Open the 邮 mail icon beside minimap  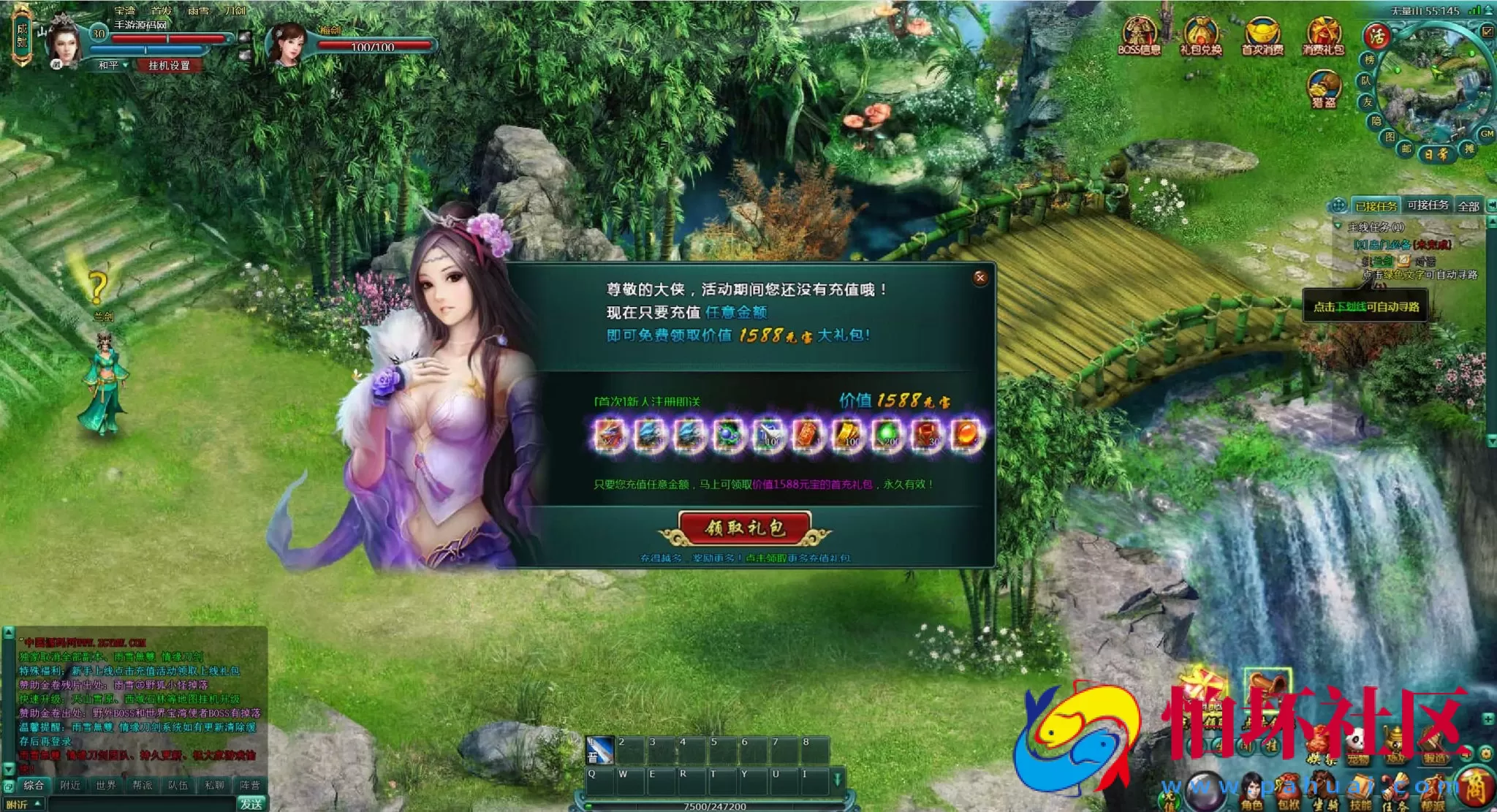[x=1406, y=148]
